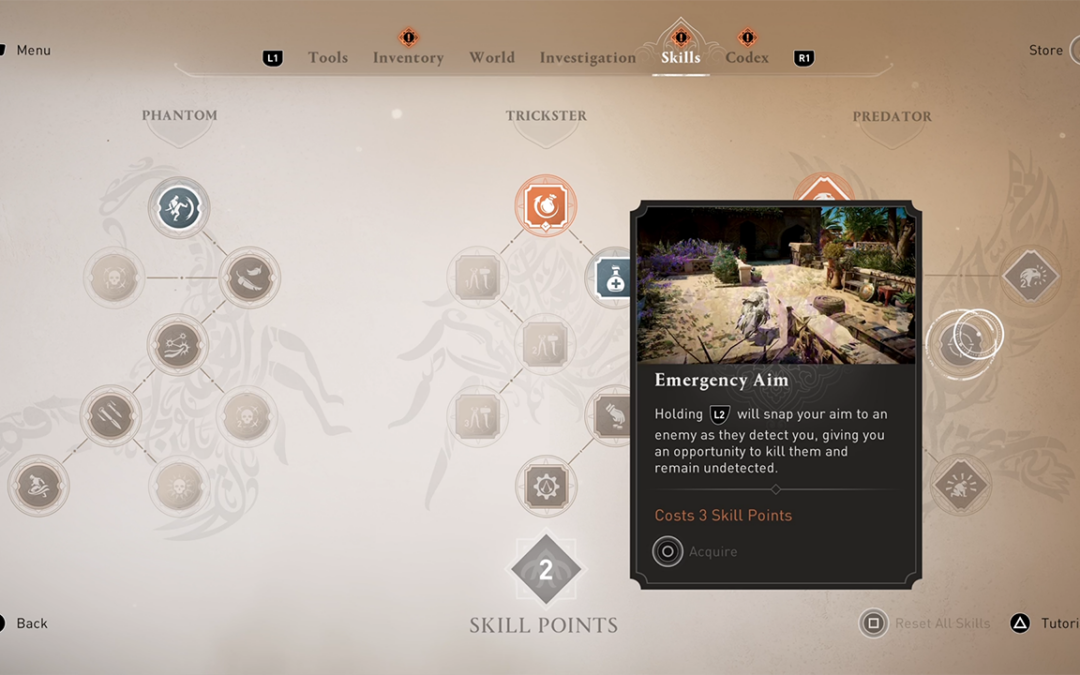Choose the blue elixir potion skill node
Image resolution: width=1080 pixels, height=675 pixels.
point(612,277)
